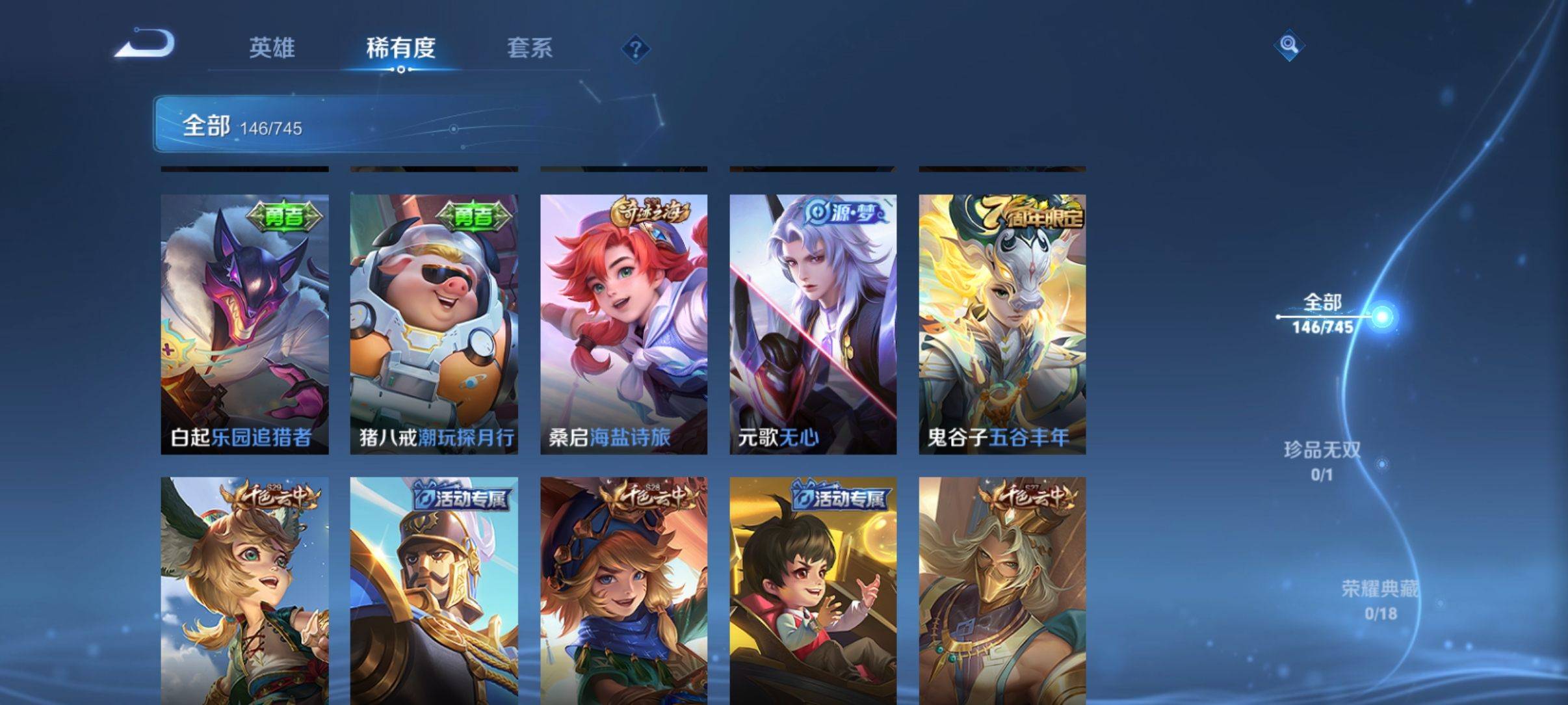
Task: Open the brown-haired boy 活动专属 skin card
Action: [x=813, y=591]
